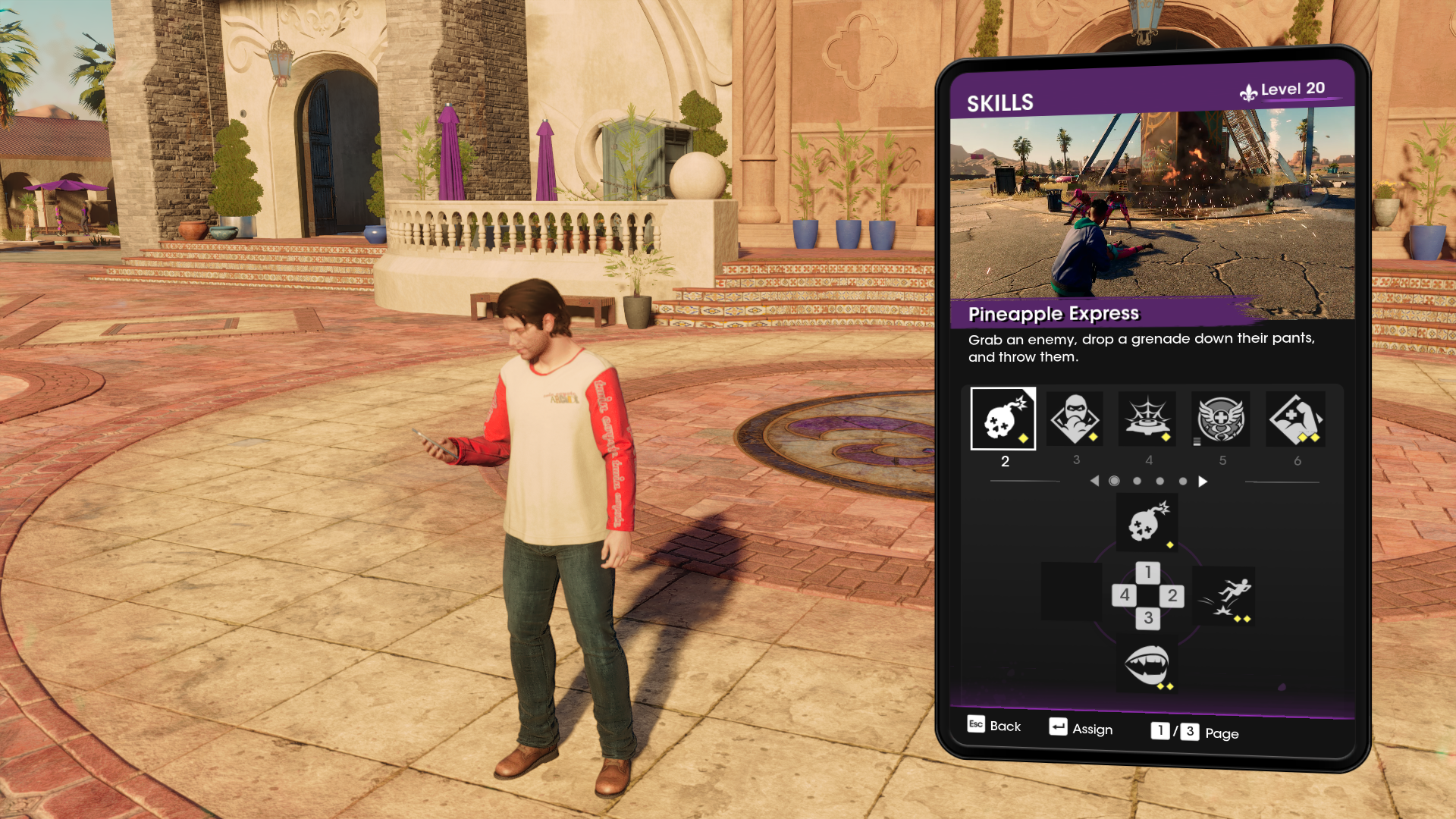Click the top assigned skull bomb slot
The height and width of the screenshot is (819, 1456).
pos(1147,522)
